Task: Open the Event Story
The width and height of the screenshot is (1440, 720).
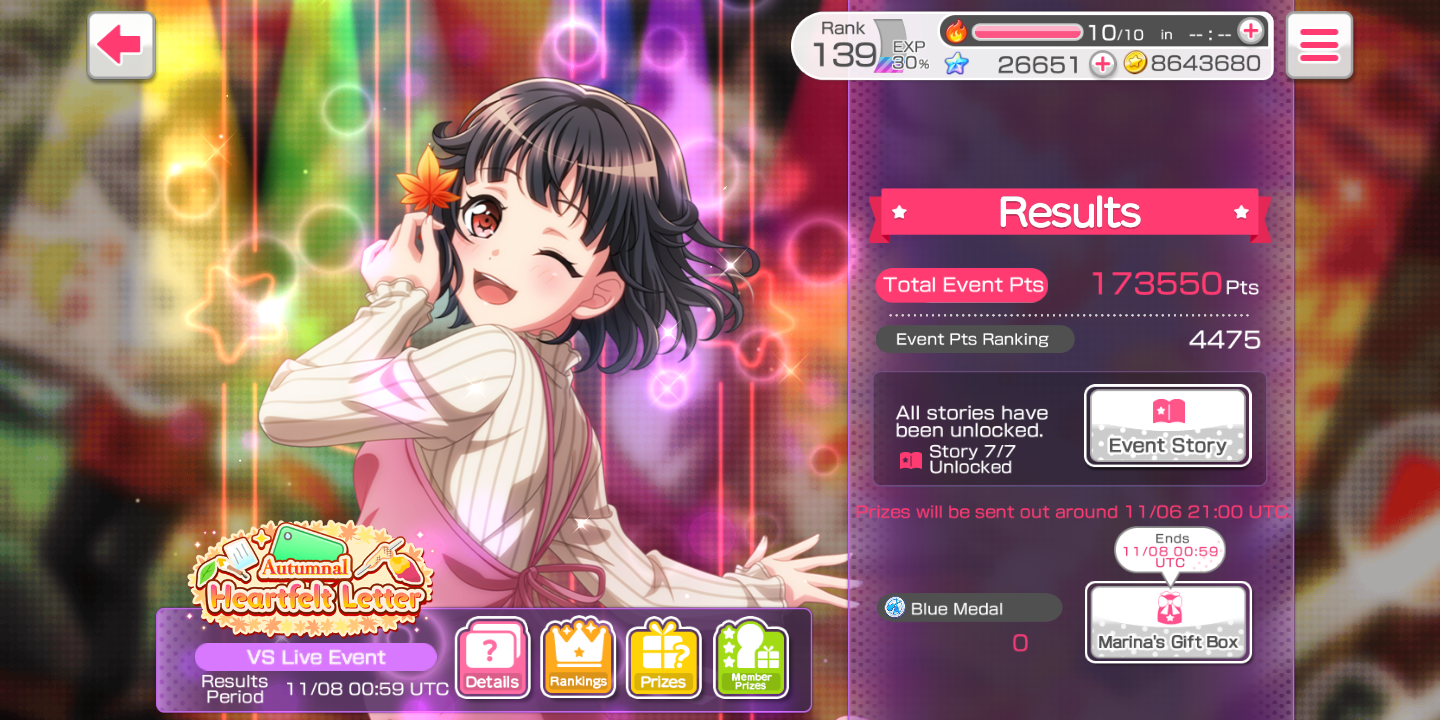Action: [x=1167, y=426]
